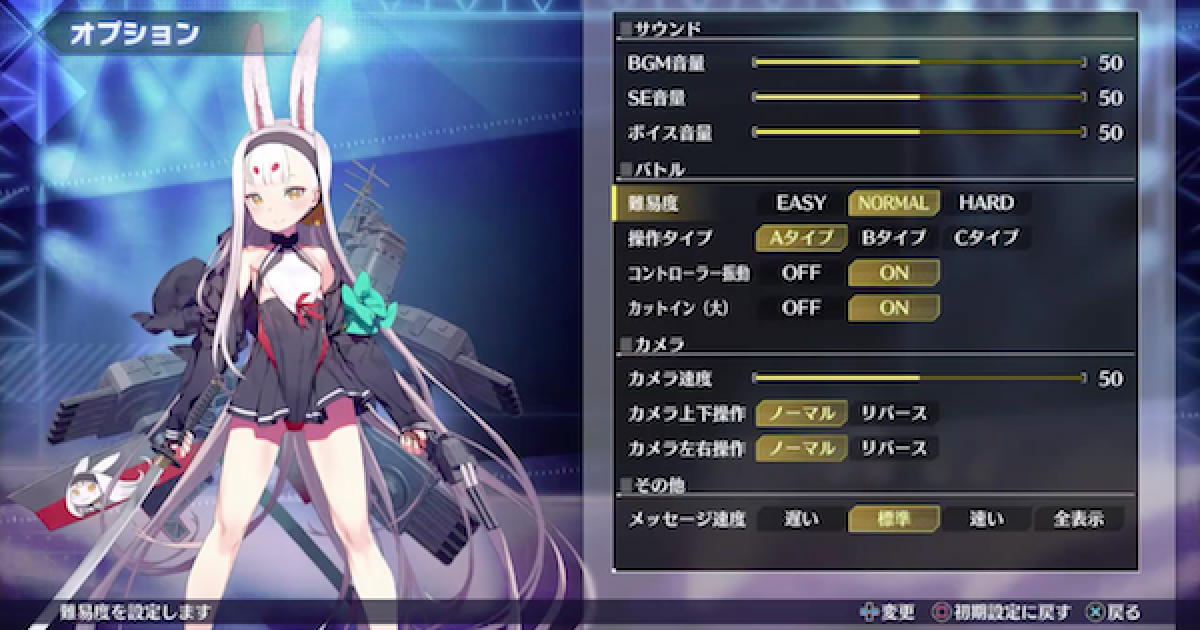Viewport: 1200px width, 630px height.
Task: Select Aタイプ control type
Action: click(801, 238)
